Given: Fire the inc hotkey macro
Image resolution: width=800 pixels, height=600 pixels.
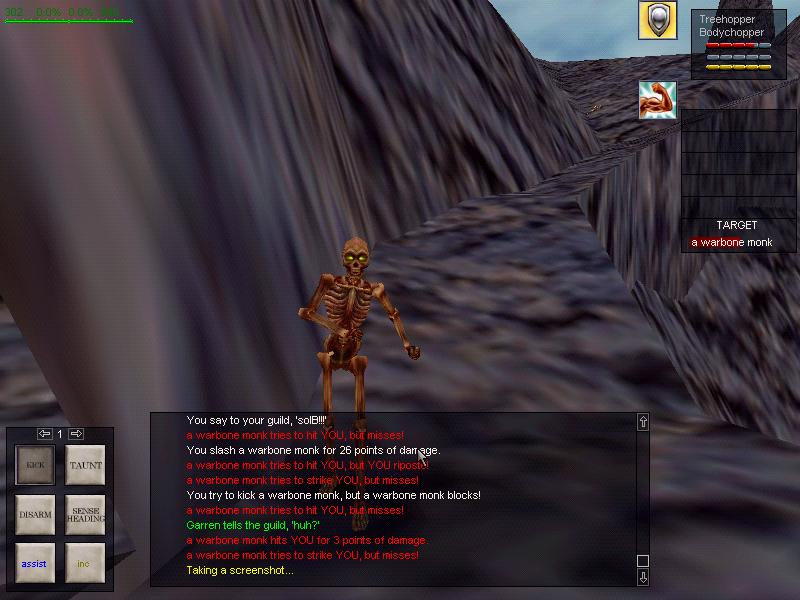Looking at the screenshot, I should coord(85,563).
